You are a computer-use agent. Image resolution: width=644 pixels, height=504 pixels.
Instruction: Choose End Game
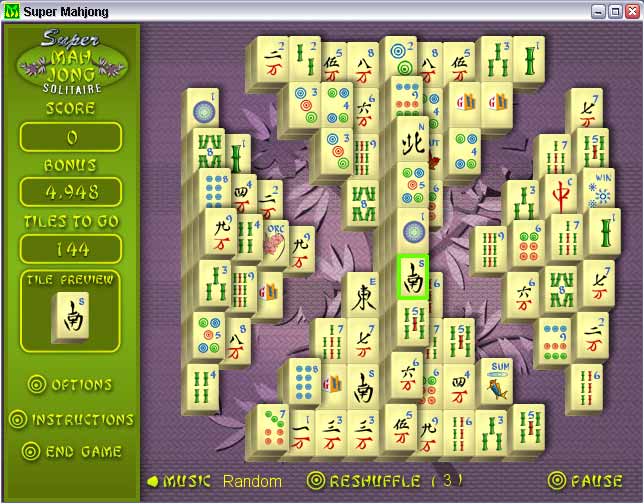pos(72,452)
